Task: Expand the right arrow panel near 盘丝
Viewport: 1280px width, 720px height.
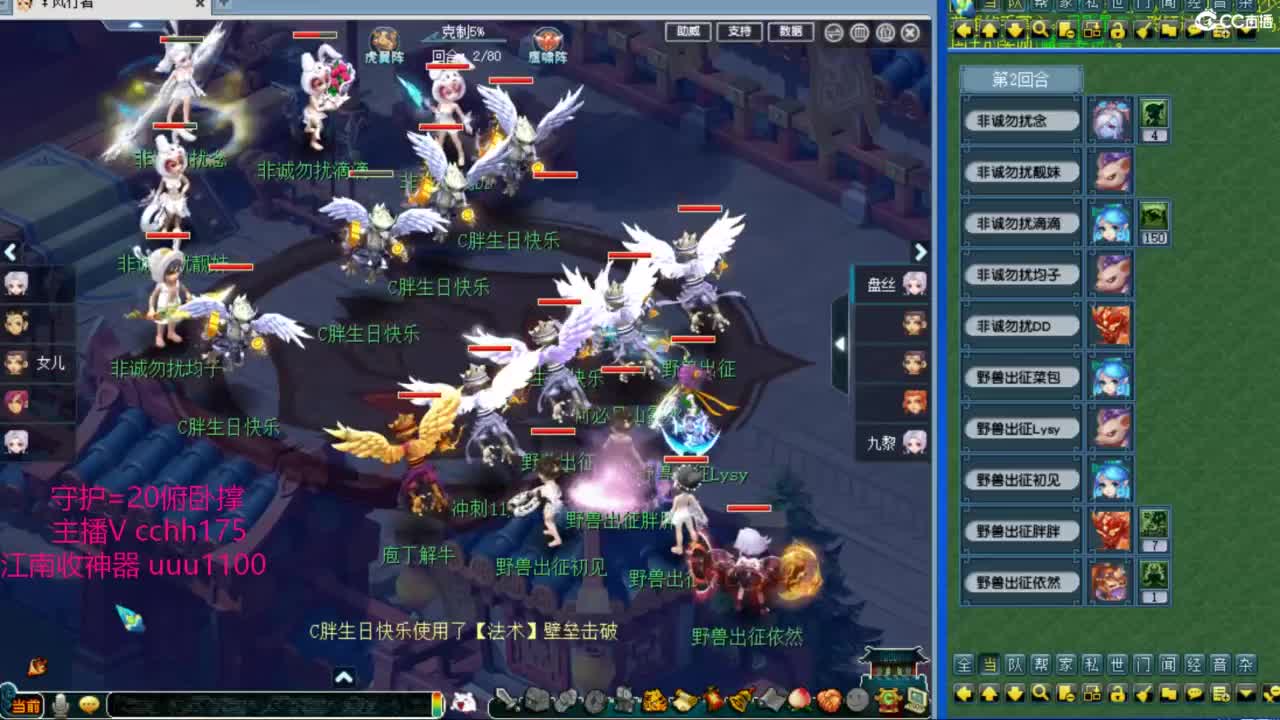Action: (x=920, y=252)
